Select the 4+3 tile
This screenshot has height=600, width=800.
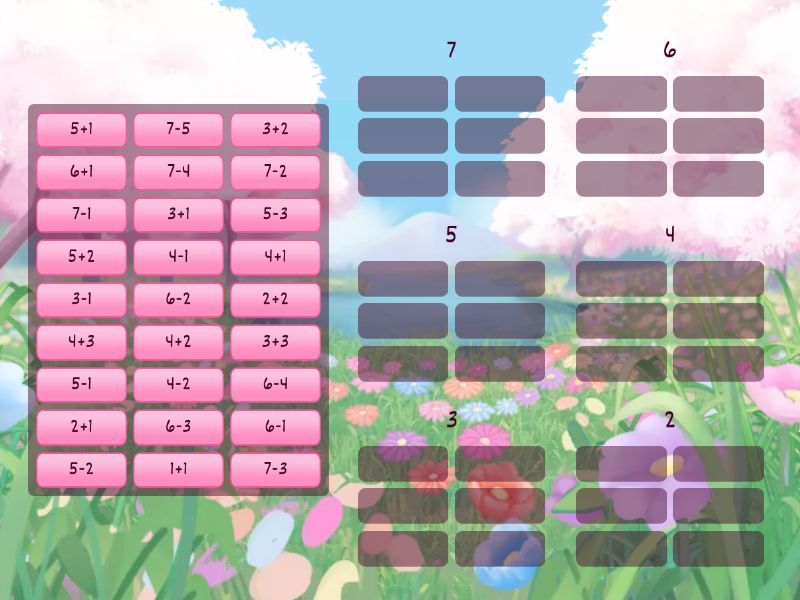point(81,342)
